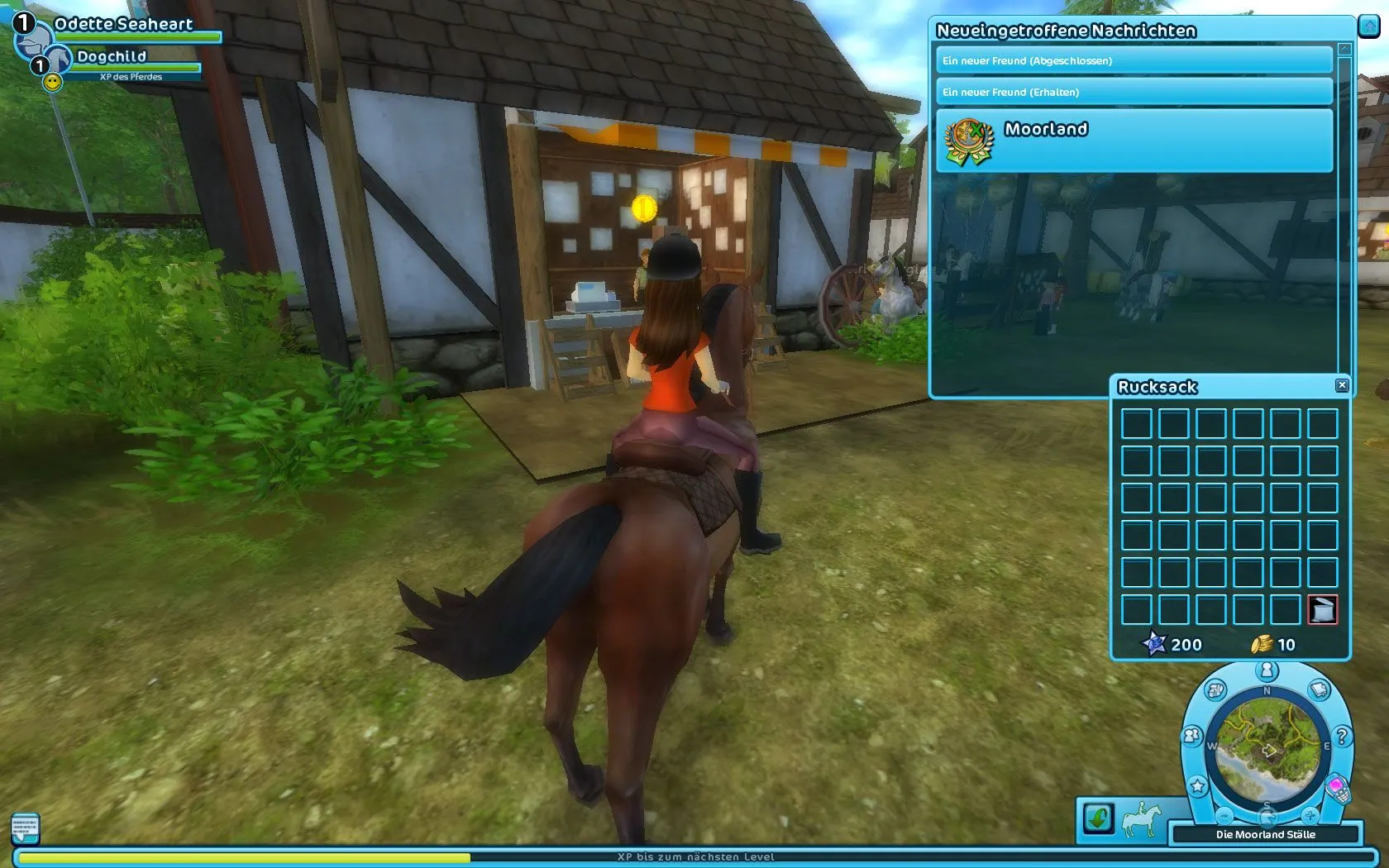Zoom out using the minus button on the minimap
Screen dimensions: 1389x868
tap(1224, 817)
